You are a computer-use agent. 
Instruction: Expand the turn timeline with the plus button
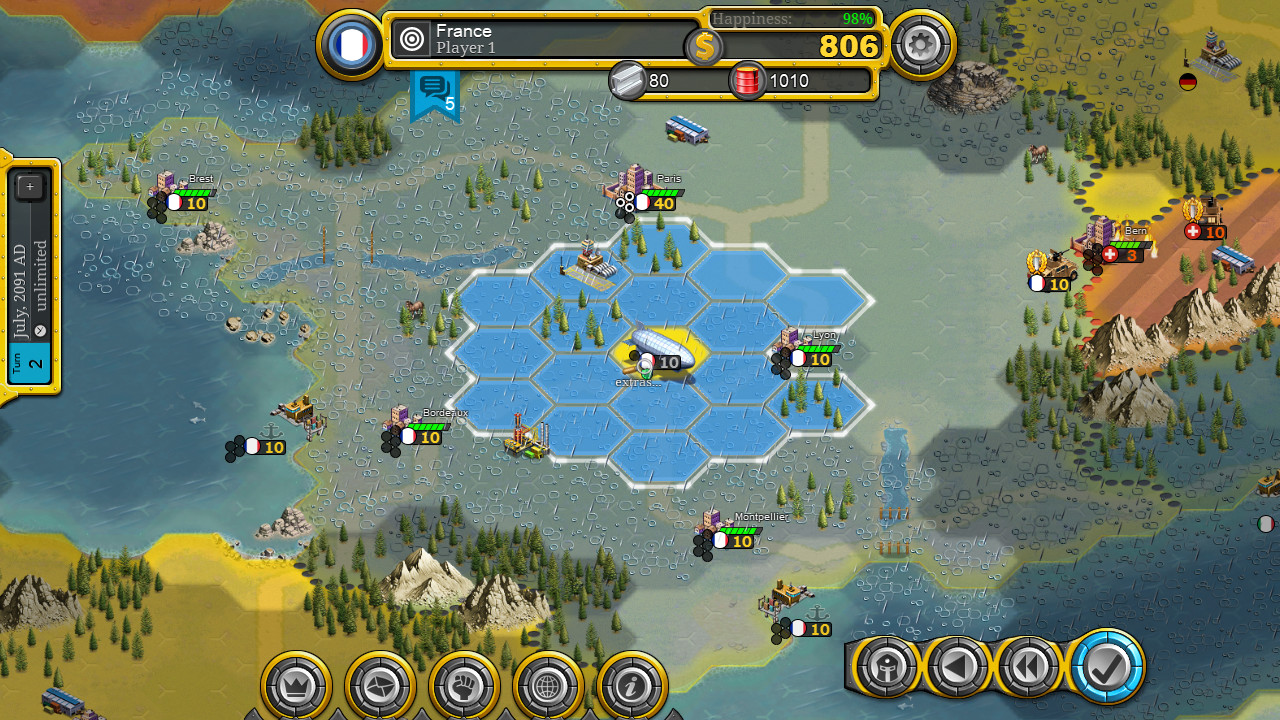coord(30,186)
